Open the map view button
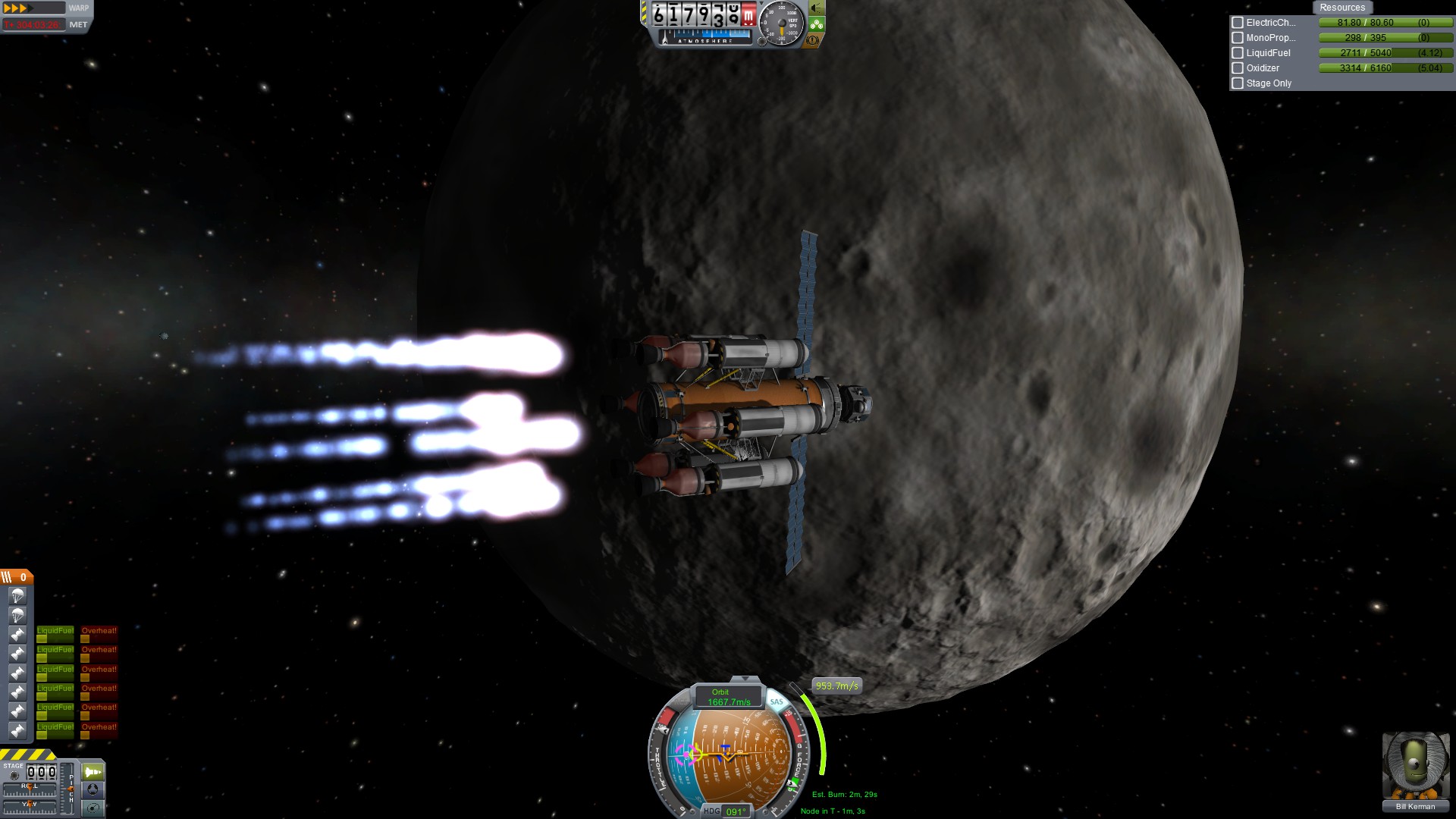The width and height of the screenshot is (1456, 819). tap(93, 808)
